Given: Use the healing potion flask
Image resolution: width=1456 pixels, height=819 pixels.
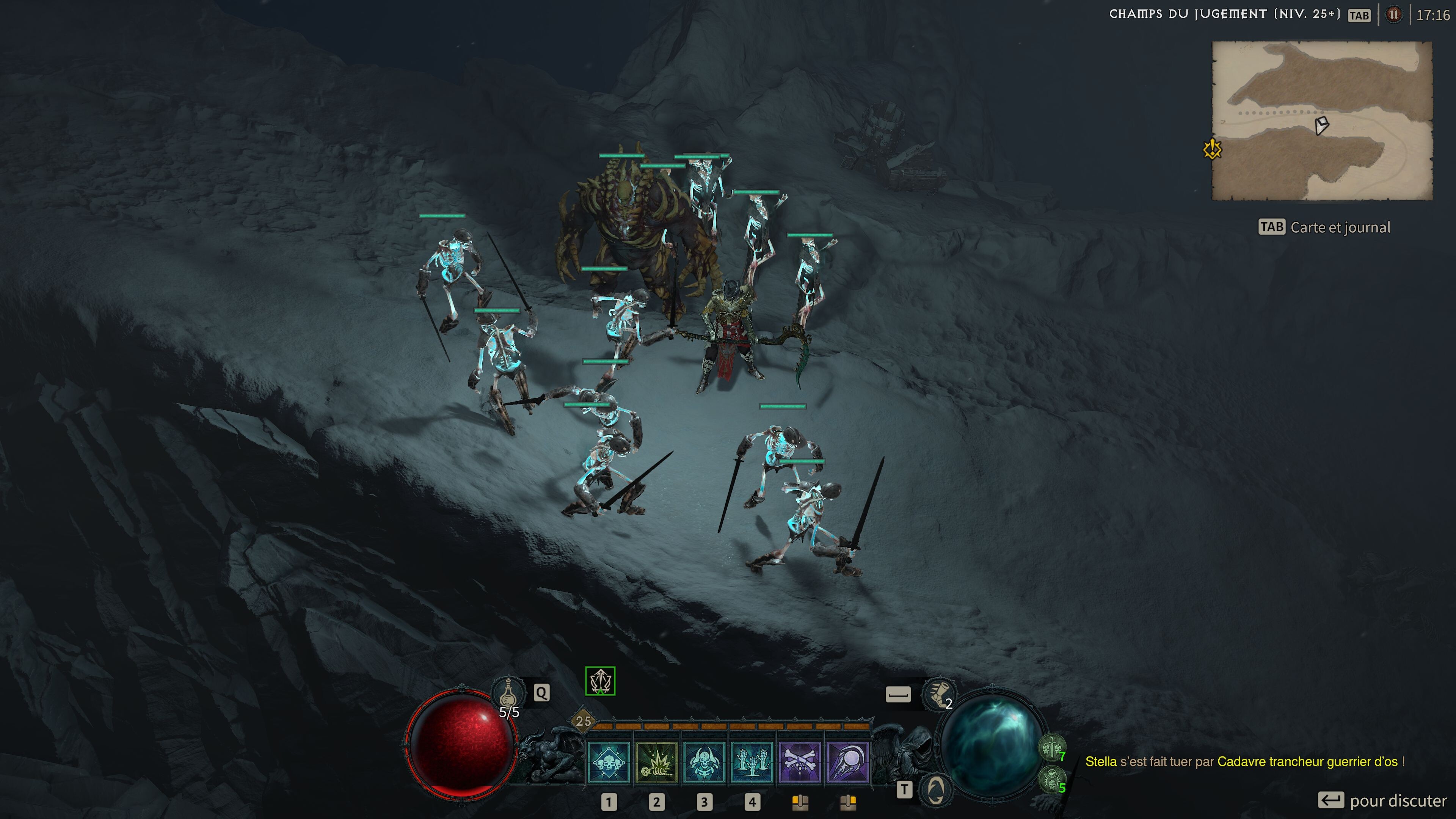Looking at the screenshot, I should tap(508, 693).
